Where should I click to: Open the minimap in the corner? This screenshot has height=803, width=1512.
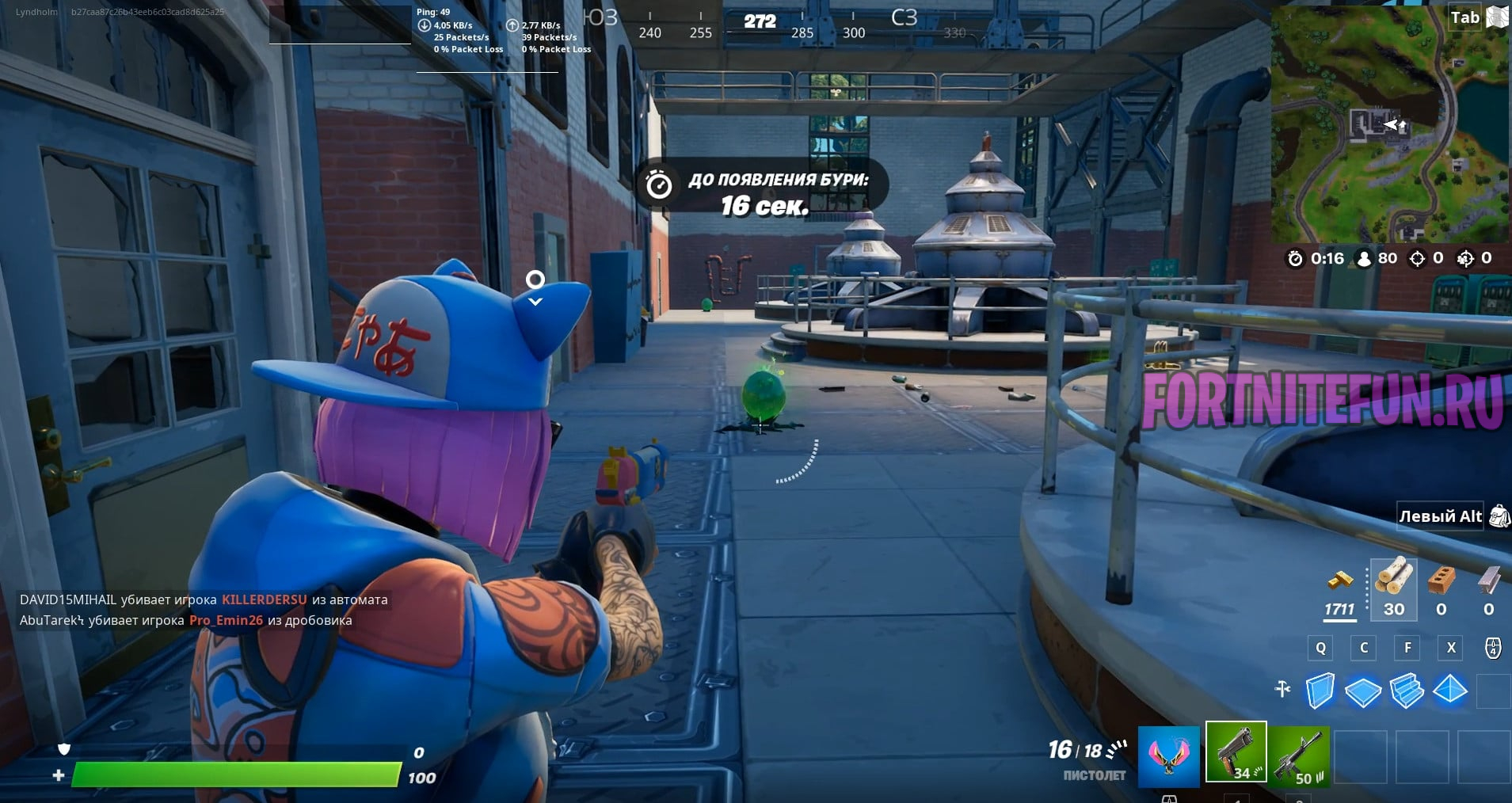(1390, 124)
